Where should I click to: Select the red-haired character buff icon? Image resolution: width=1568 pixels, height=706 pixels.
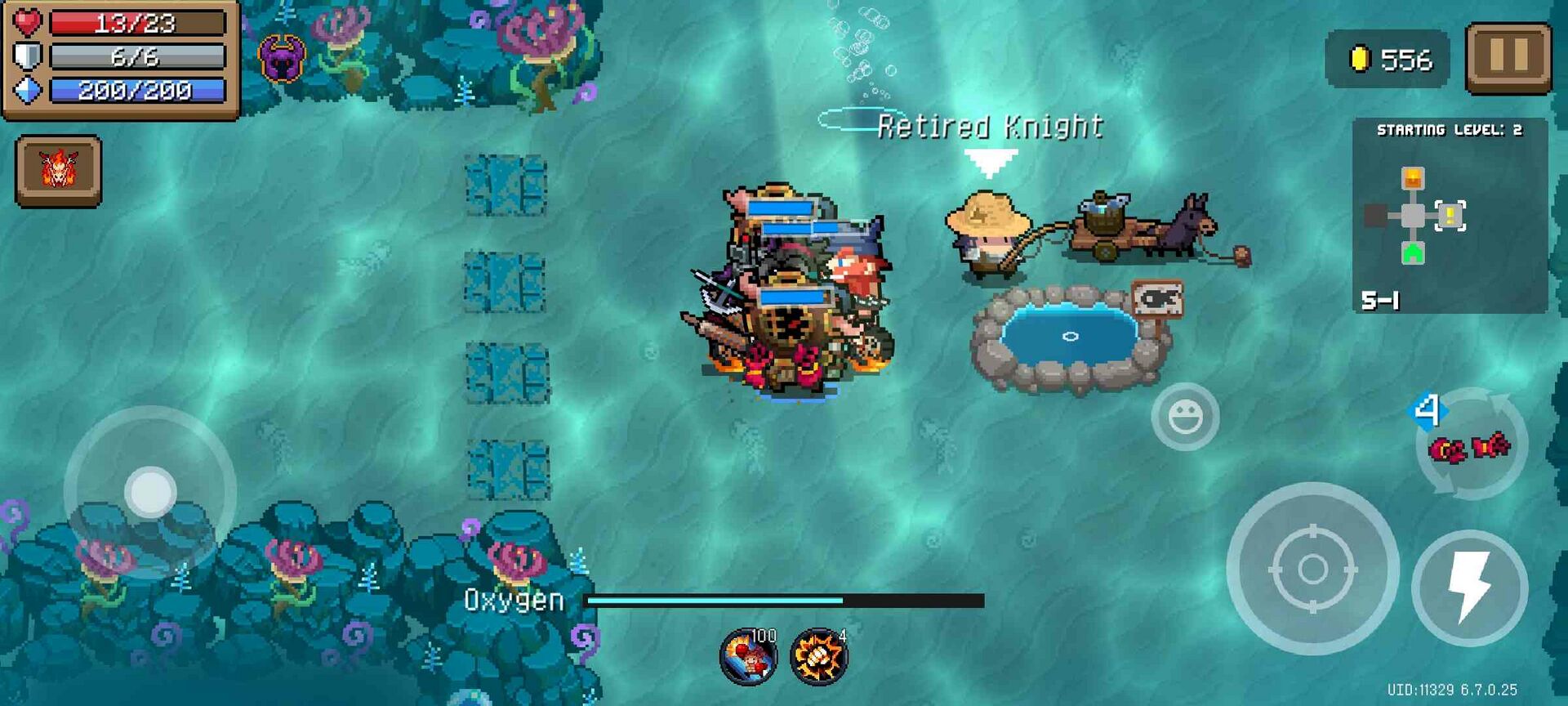pyautogui.click(x=748, y=656)
